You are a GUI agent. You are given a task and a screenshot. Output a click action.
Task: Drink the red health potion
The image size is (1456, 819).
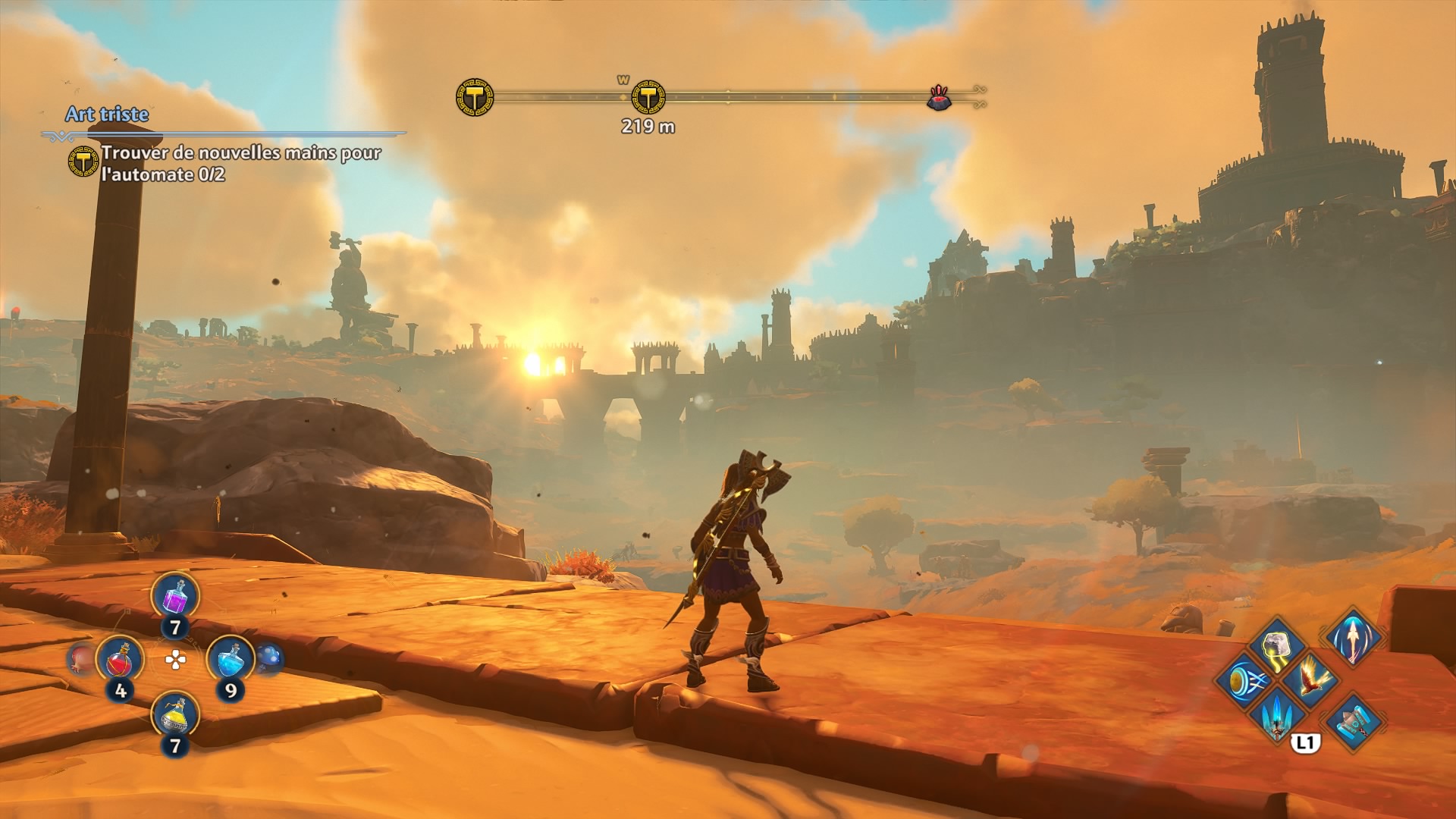(x=120, y=659)
